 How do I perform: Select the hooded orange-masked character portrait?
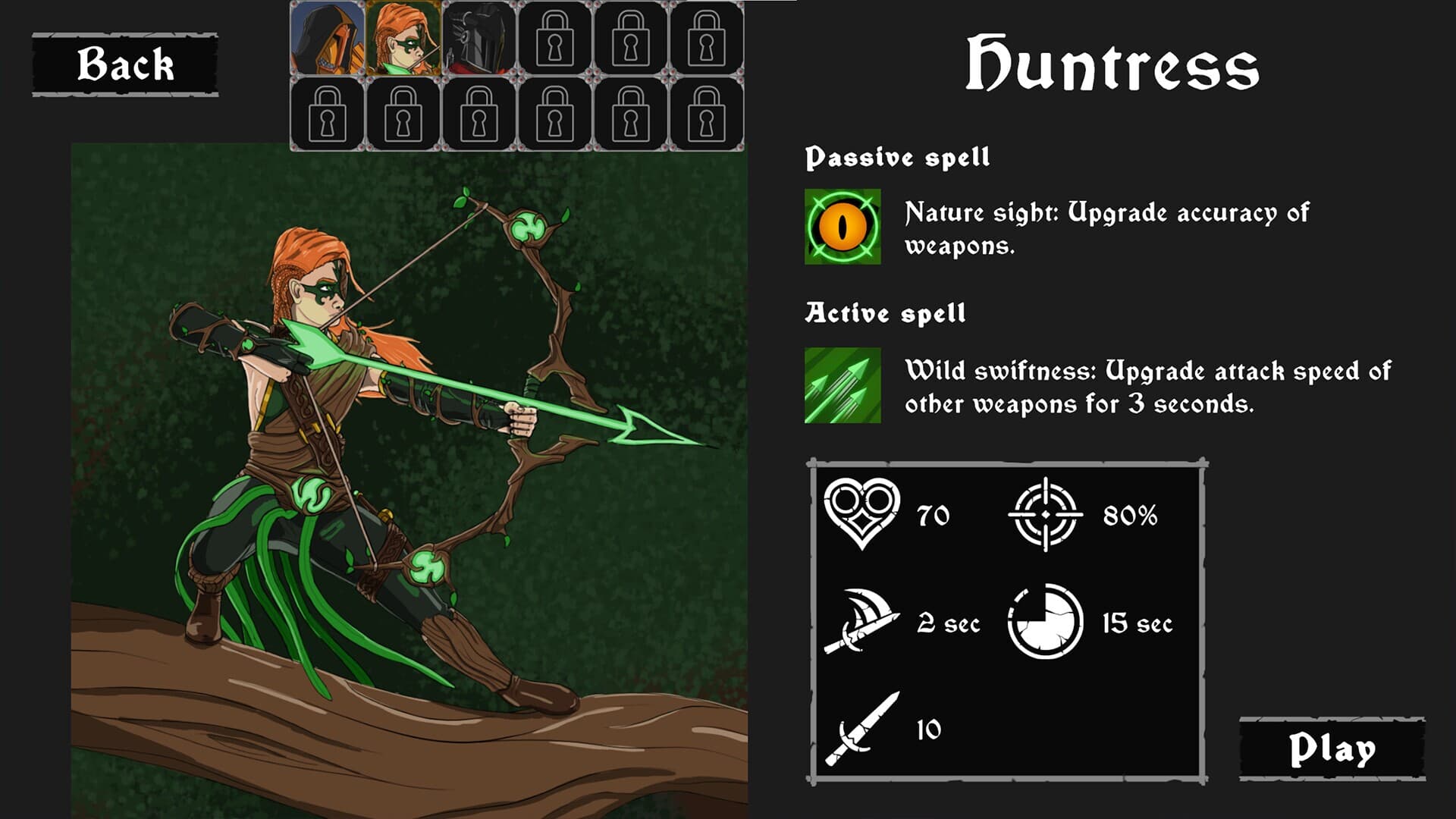pyautogui.click(x=327, y=38)
